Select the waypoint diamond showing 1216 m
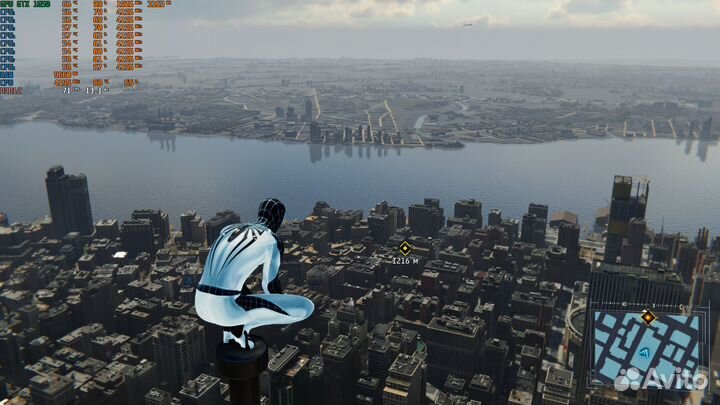This screenshot has height=405, width=720. point(405,247)
